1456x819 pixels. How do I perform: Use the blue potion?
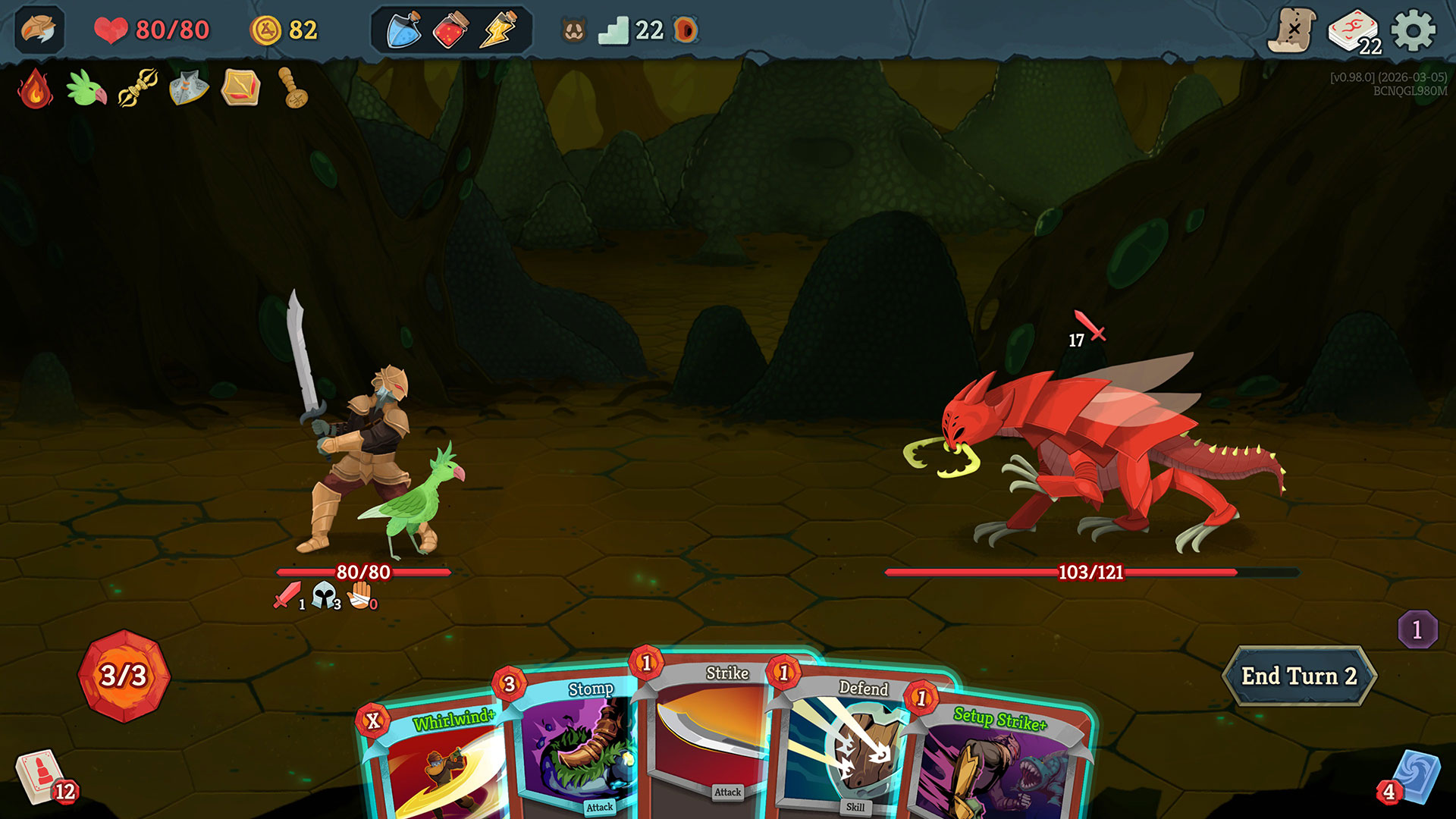pyautogui.click(x=404, y=30)
